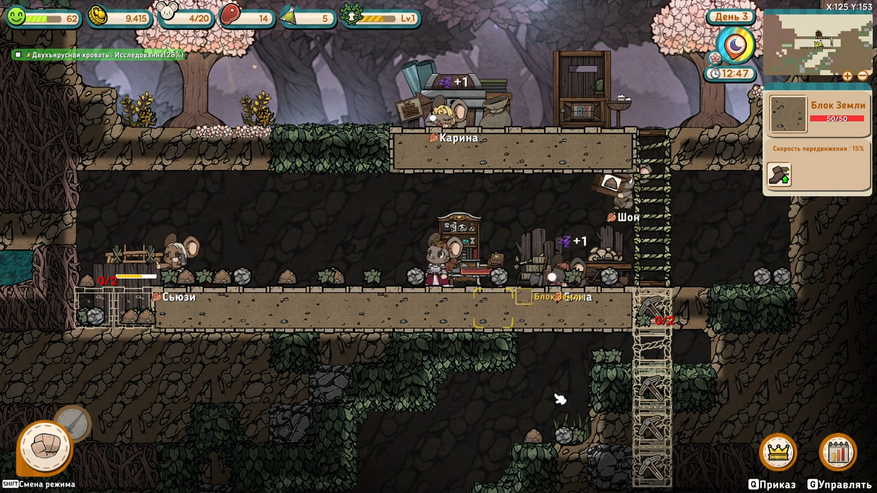
Task: Open the prosperity level wreath icon
Action: click(x=351, y=16)
